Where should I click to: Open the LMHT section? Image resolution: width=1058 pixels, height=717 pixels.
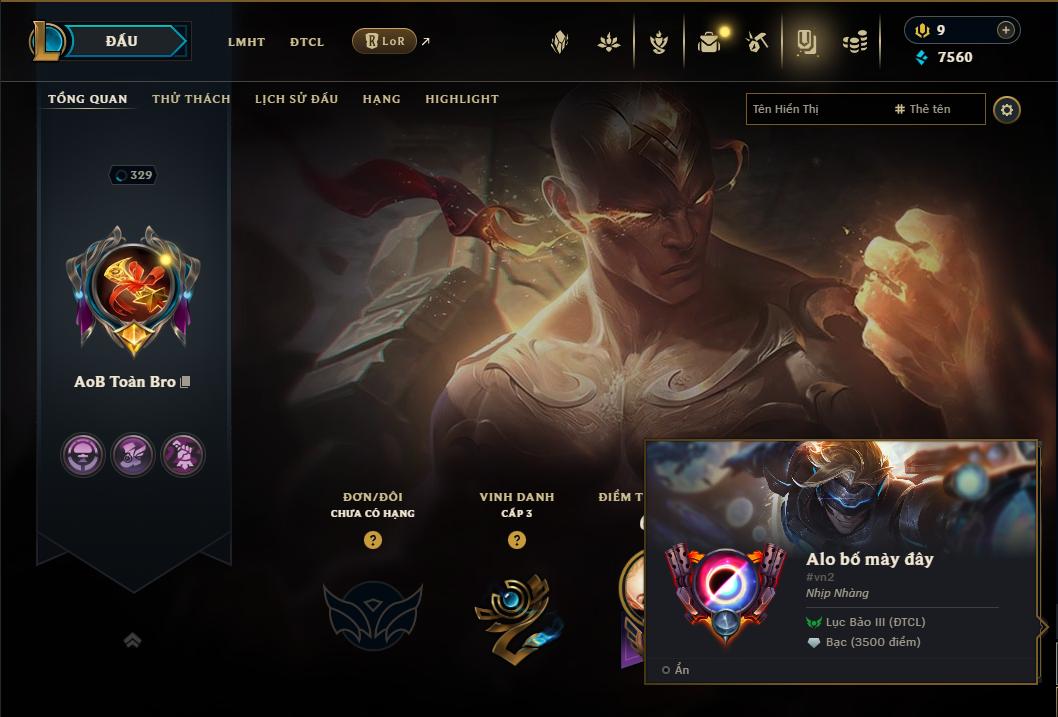246,42
